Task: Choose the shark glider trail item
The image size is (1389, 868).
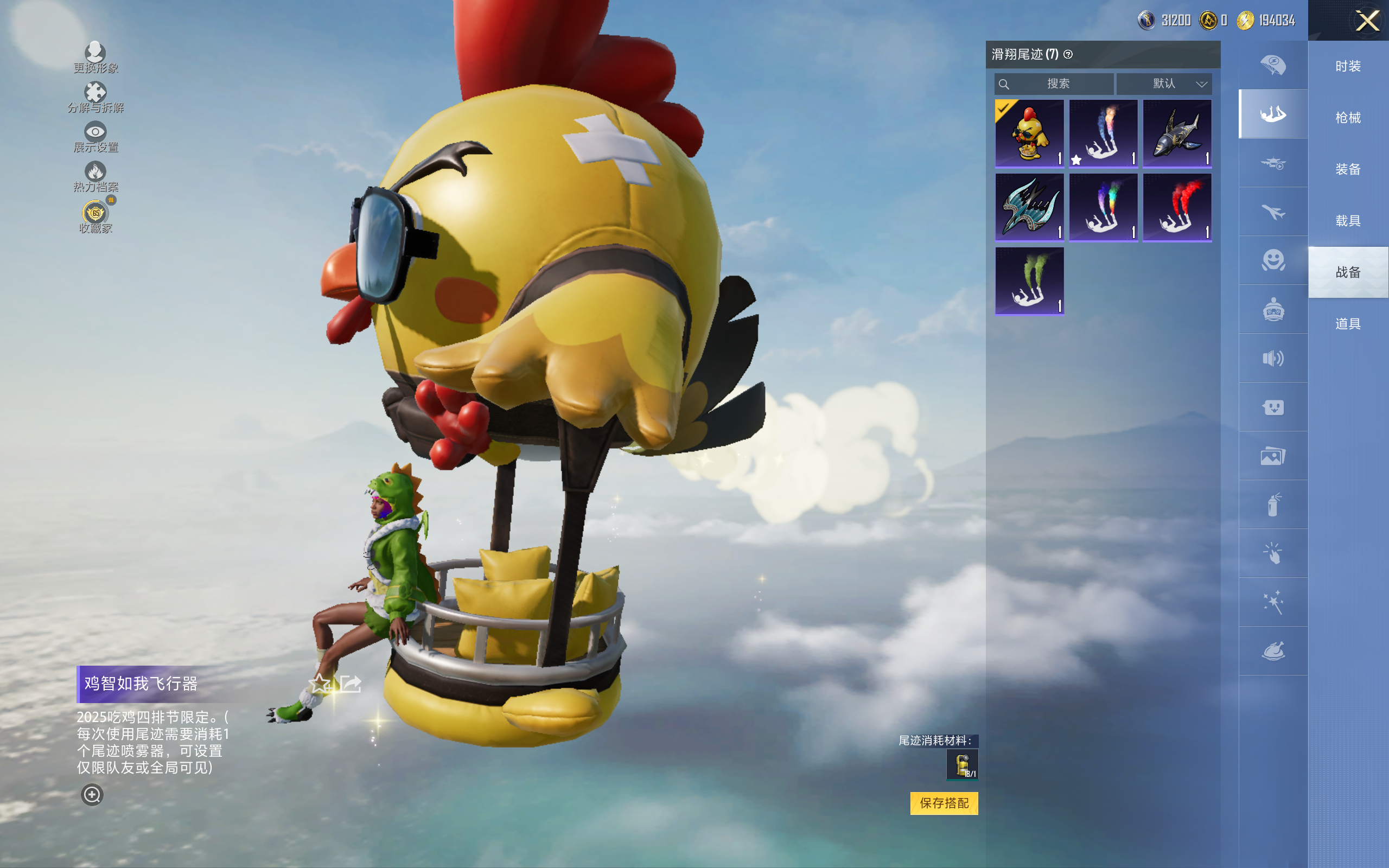Action: click(1177, 133)
